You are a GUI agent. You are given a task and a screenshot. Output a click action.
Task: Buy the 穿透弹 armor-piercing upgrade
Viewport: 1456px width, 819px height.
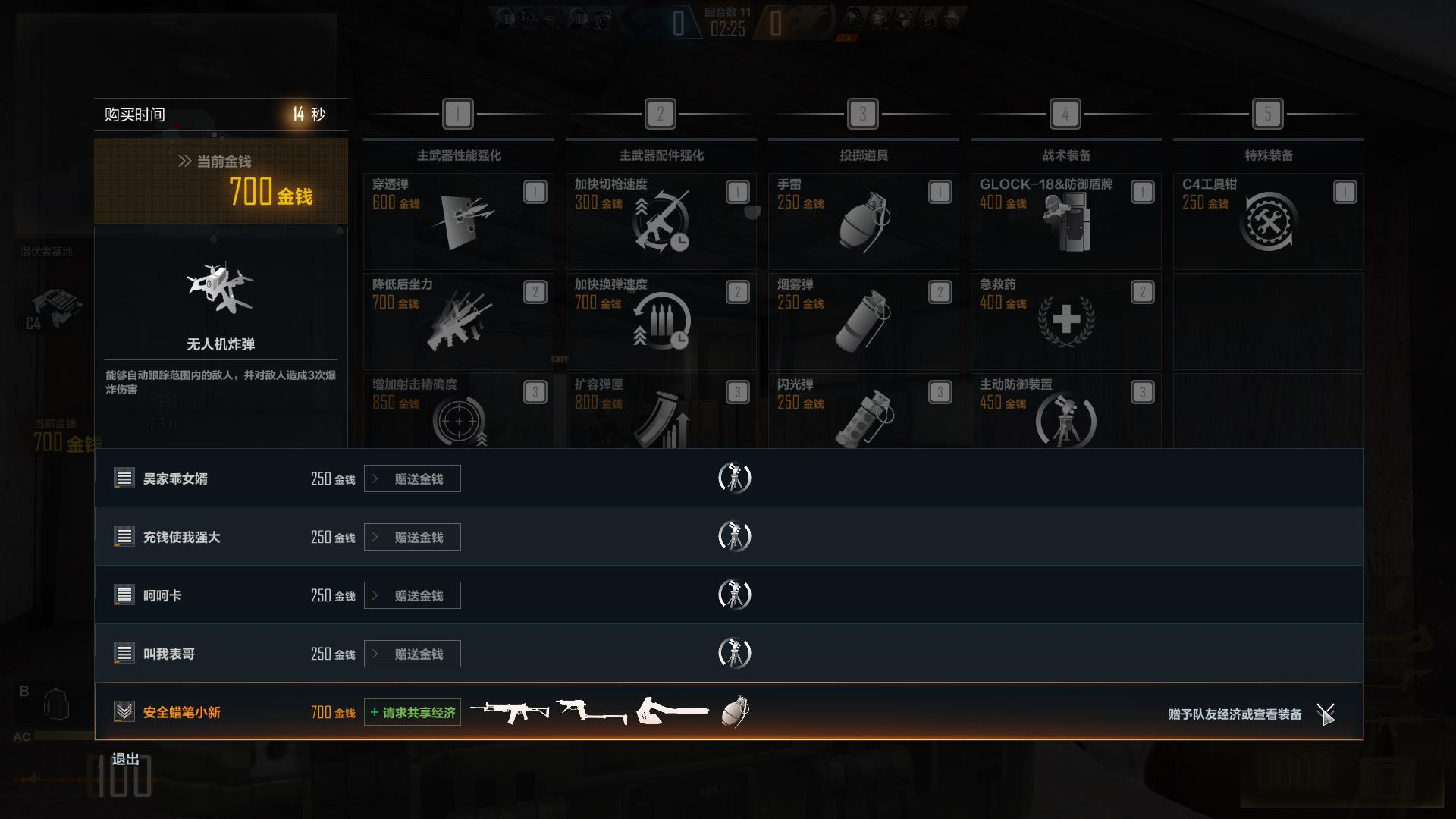458,221
